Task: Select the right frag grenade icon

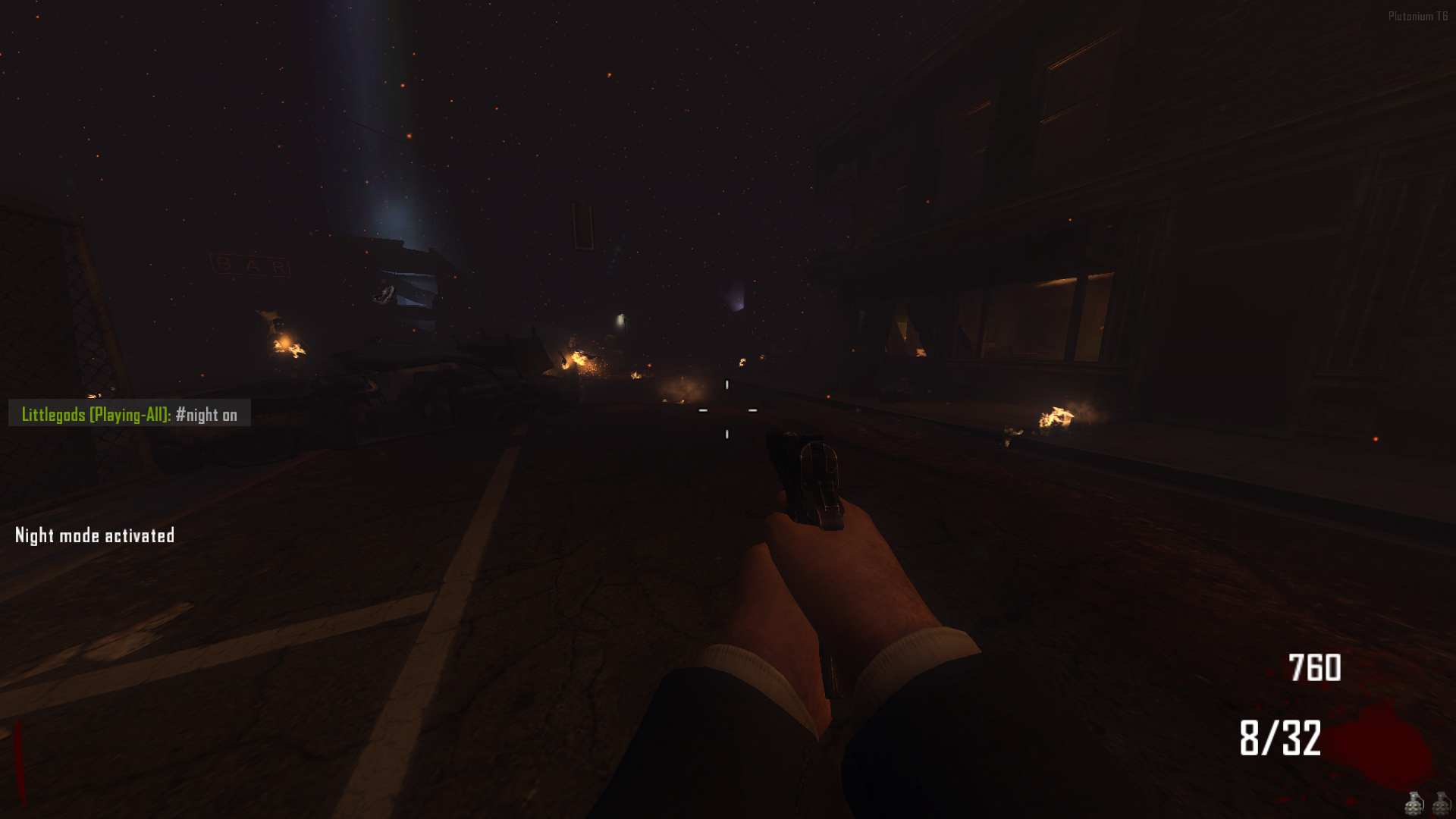Action: [1442, 804]
